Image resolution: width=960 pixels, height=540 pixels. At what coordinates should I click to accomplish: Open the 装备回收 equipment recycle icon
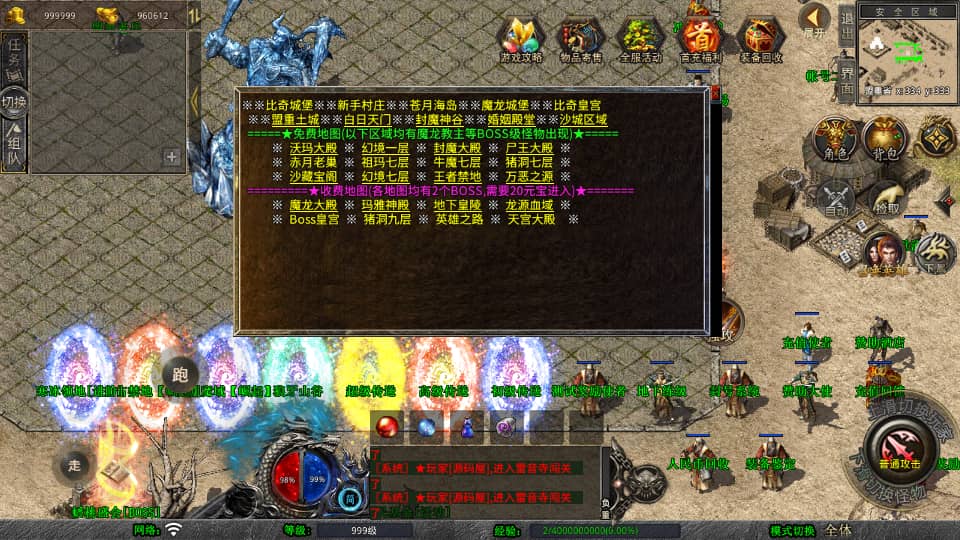(x=760, y=39)
